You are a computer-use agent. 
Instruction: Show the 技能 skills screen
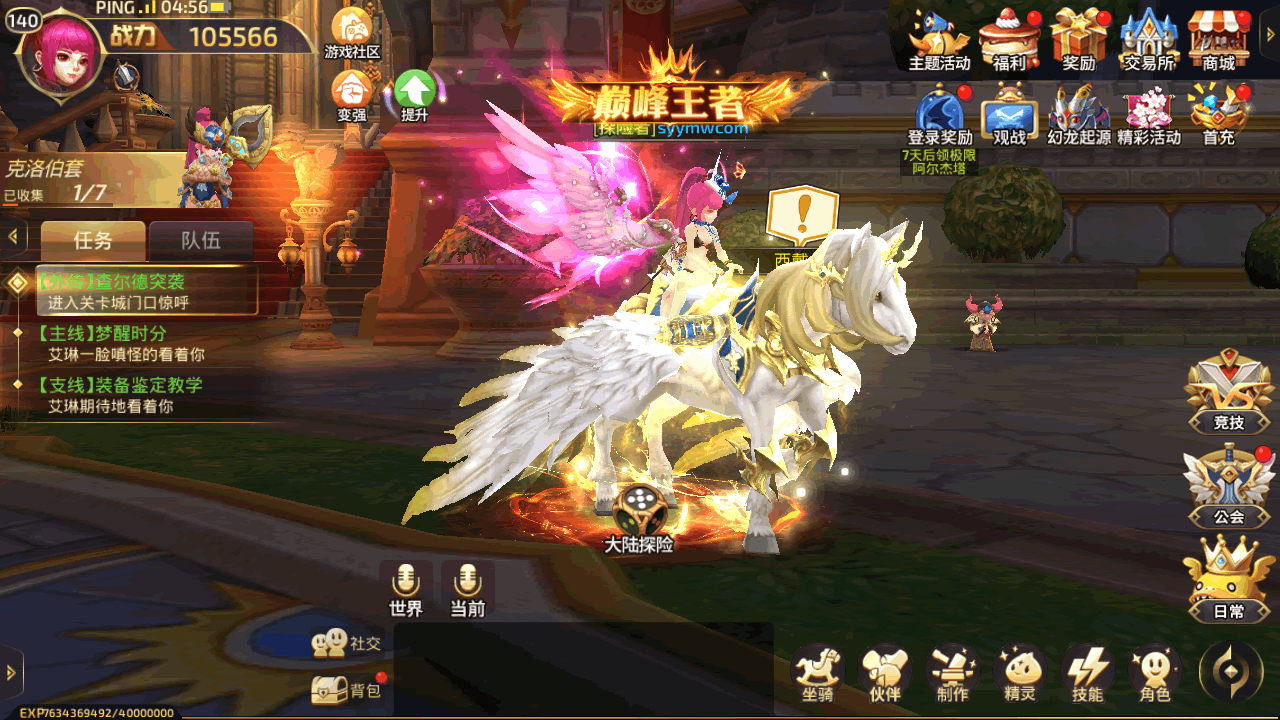click(x=1087, y=672)
